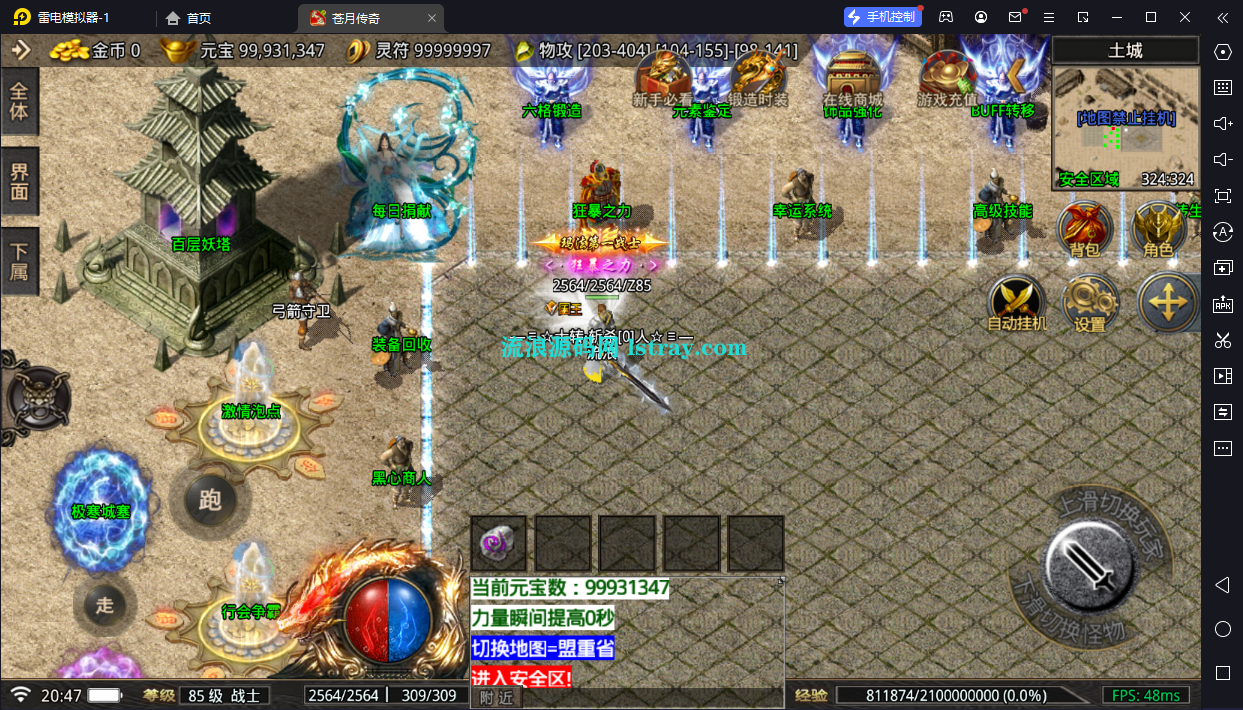Switch to the 全体 tab

[19, 102]
